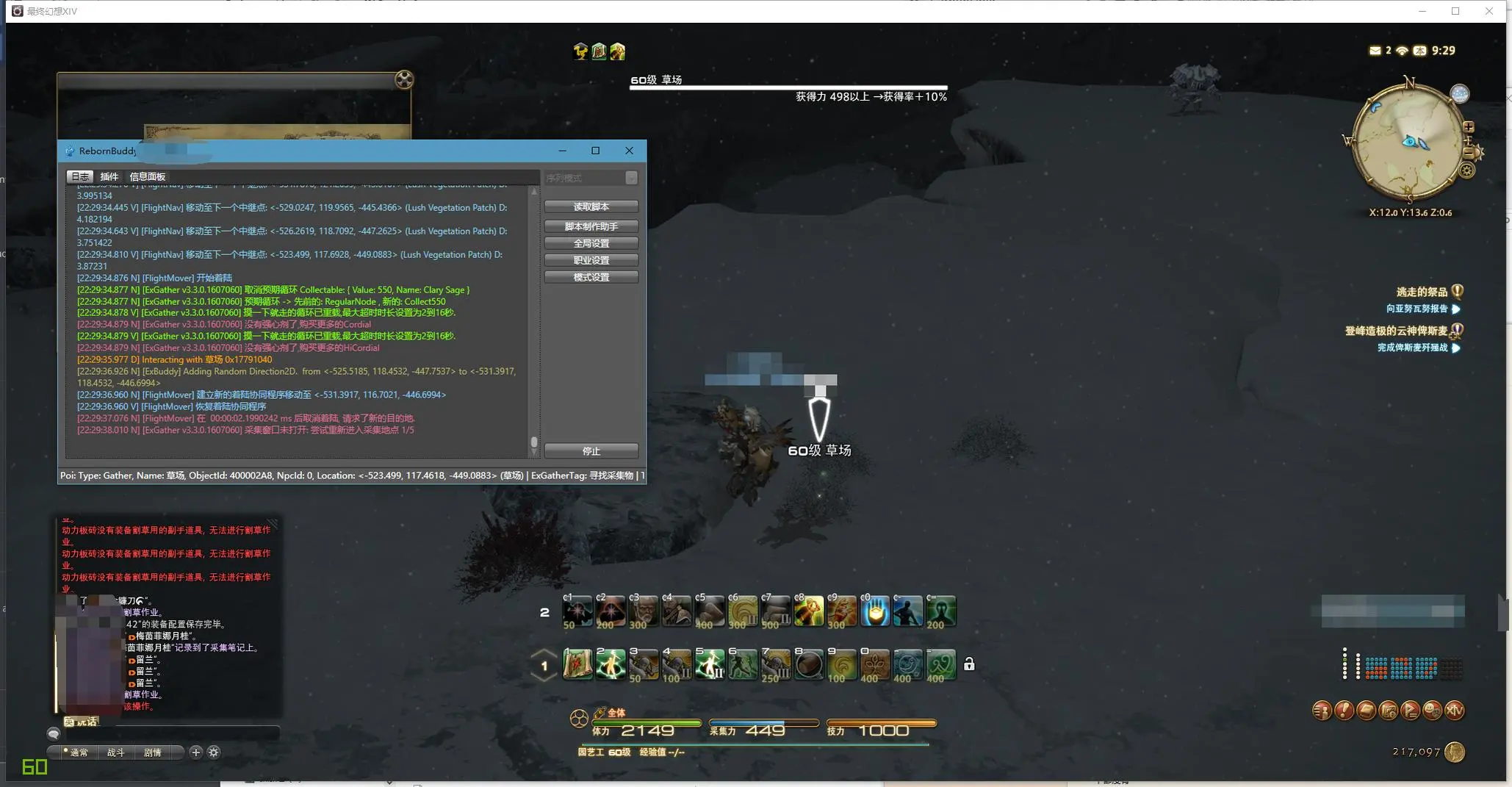
Task: Select the 剧情 chat tab
Action: (x=152, y=752)
